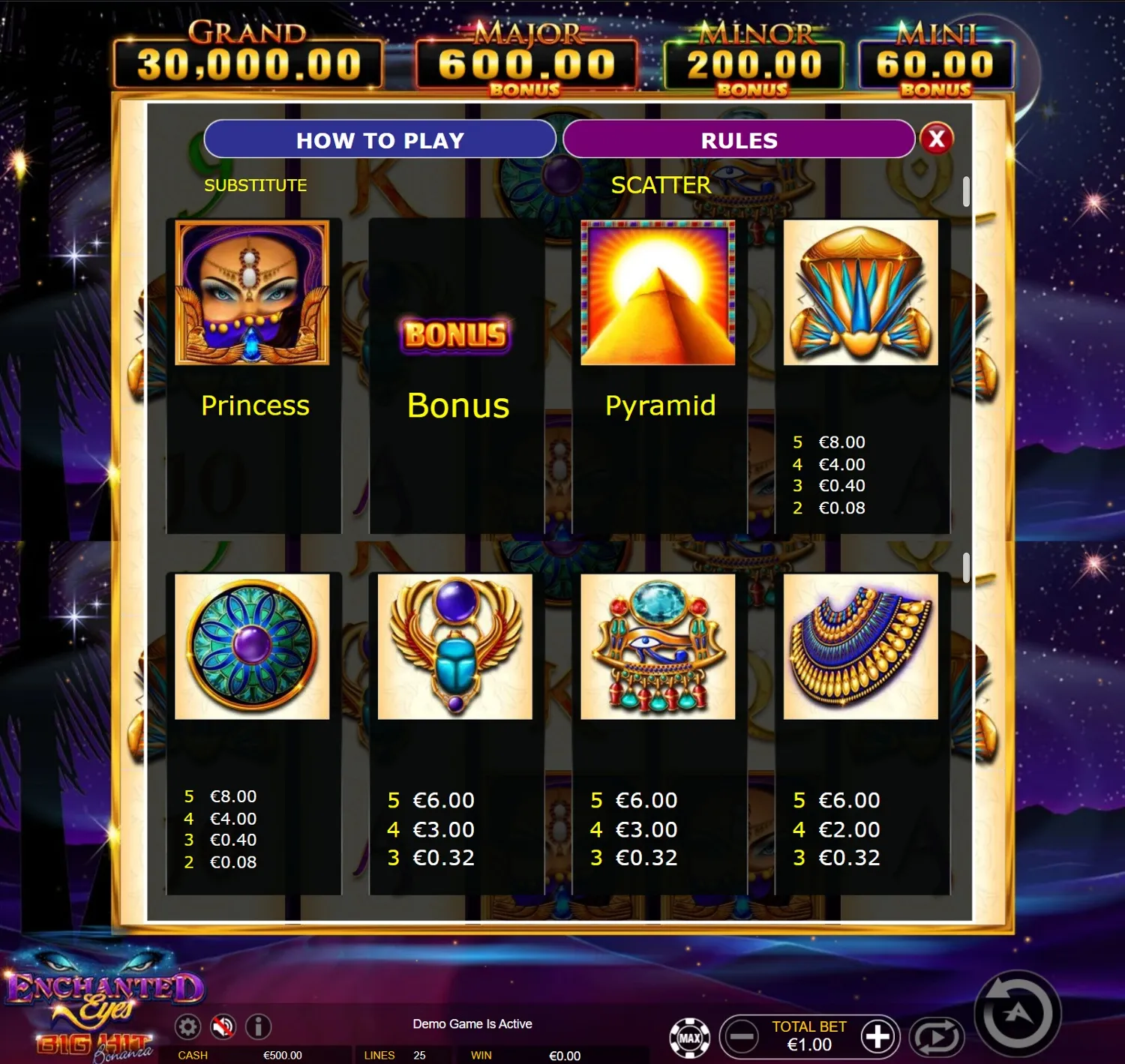Click the Eye of Horus symbol

tap(657, 647)
